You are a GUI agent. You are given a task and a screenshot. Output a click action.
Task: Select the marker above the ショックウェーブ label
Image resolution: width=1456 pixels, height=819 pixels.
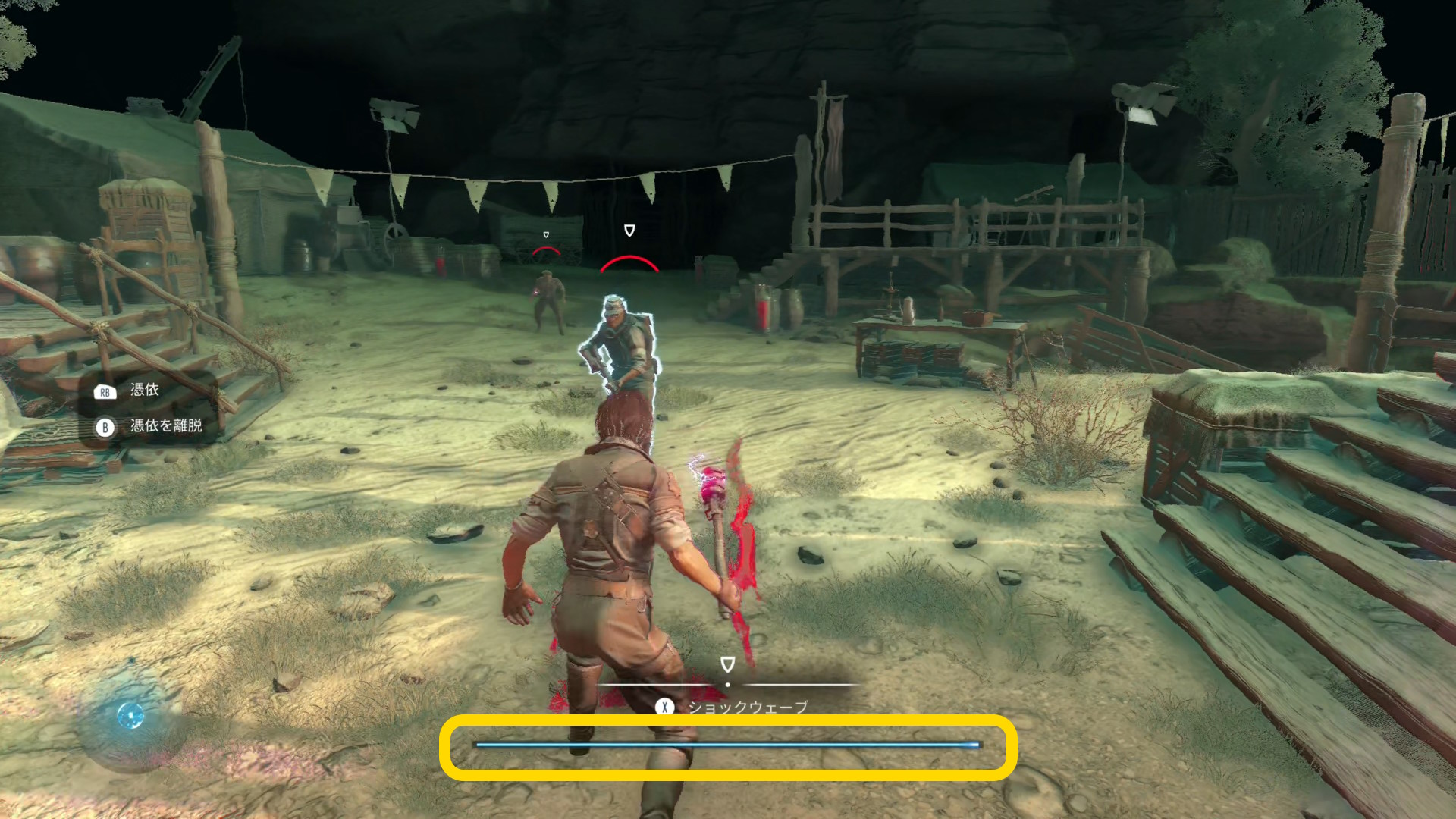tap(727, 665)
